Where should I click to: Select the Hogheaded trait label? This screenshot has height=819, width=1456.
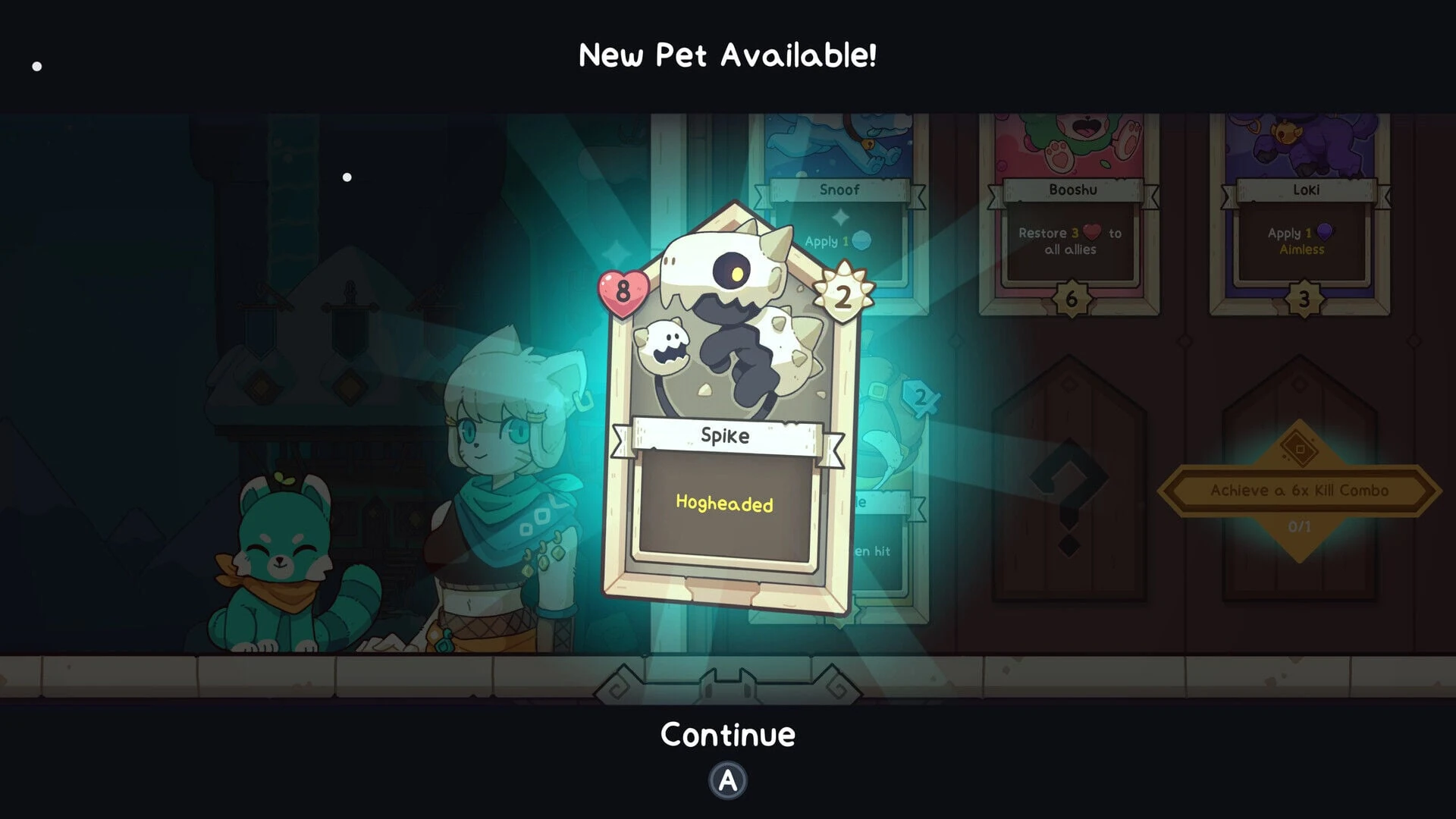click(x=724, y=502)
